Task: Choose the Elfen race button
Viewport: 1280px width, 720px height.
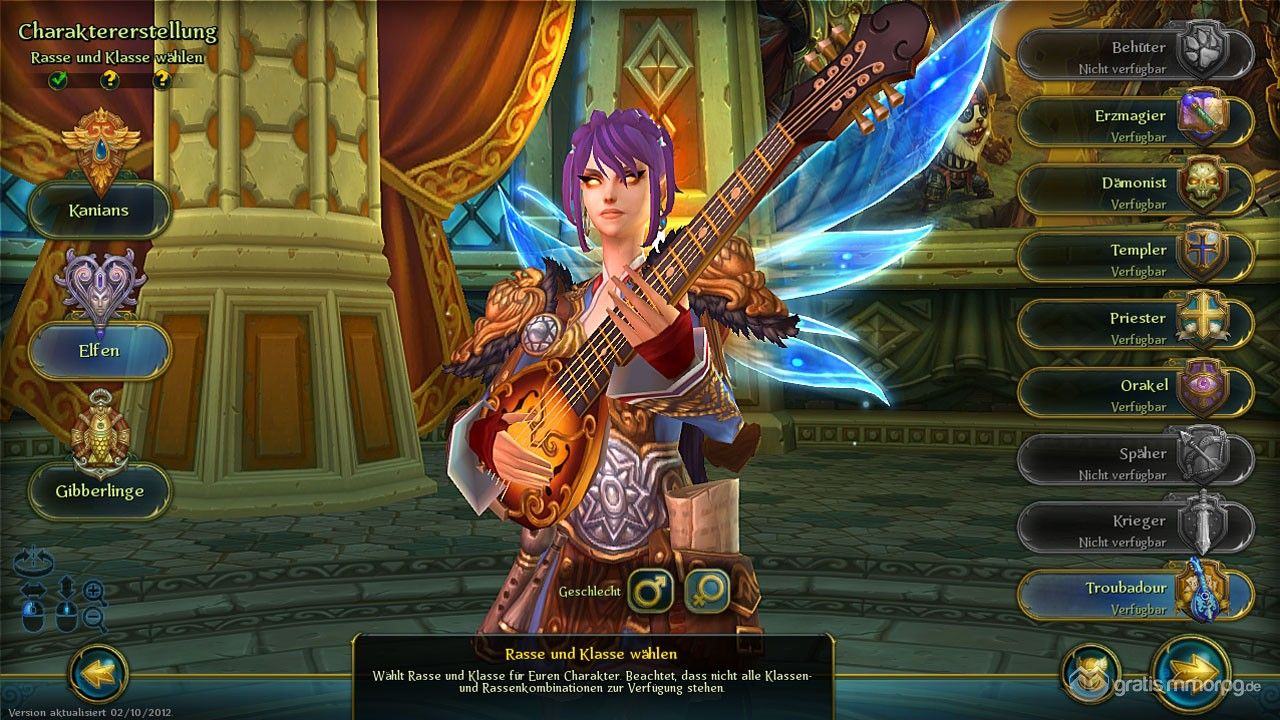Action: 99,351
